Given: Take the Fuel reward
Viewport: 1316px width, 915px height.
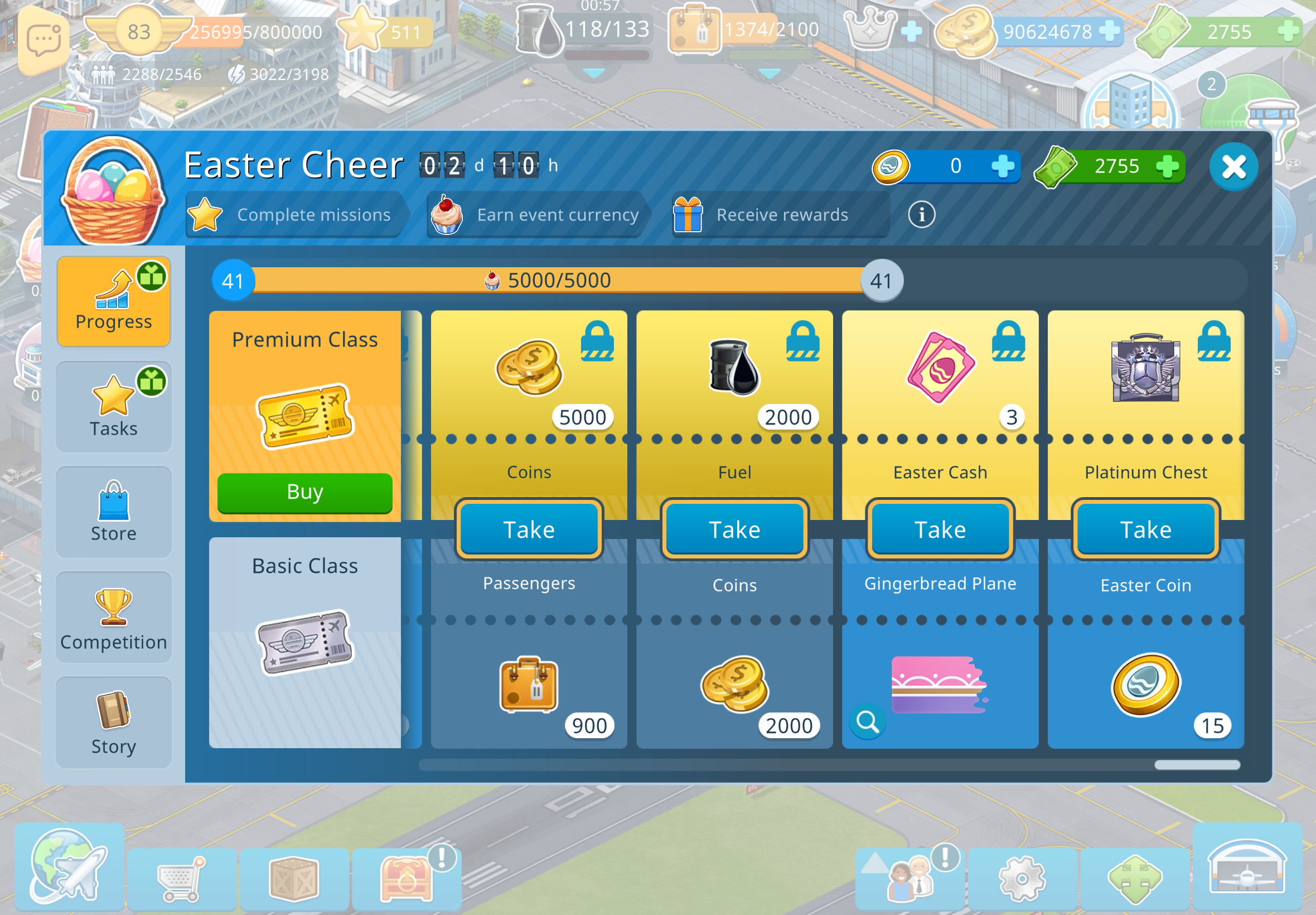Looking at the screenshot, I should pyautogui.click(x=734, y=529).
